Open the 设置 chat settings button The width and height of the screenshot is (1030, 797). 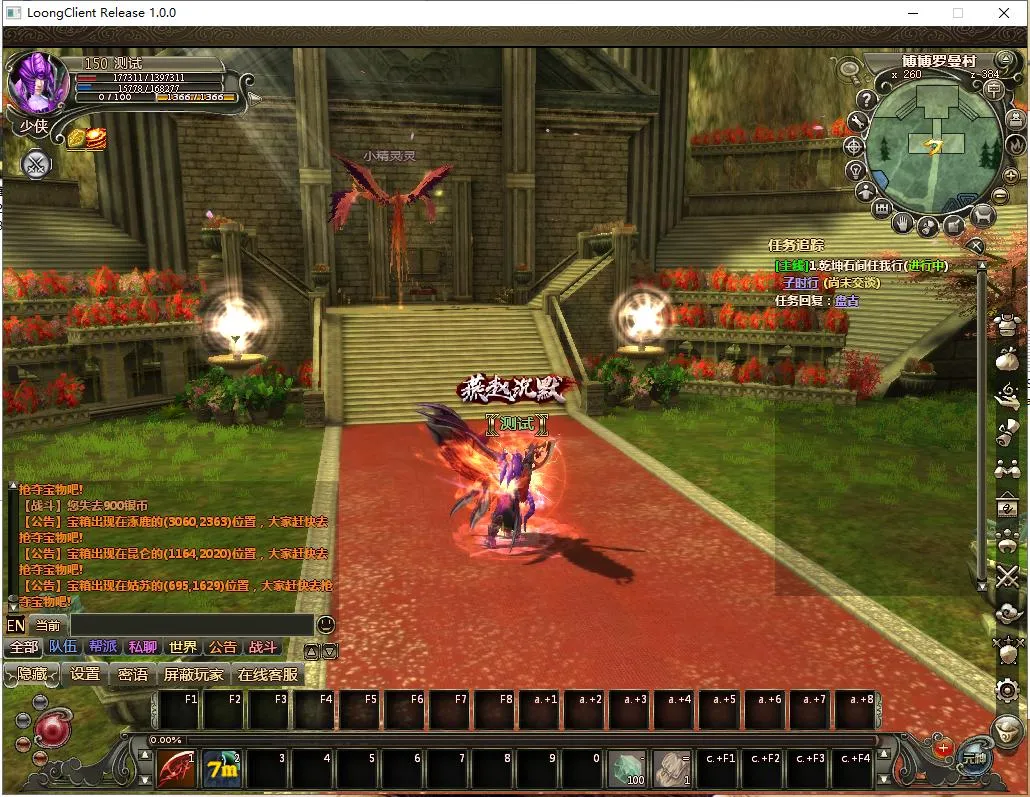click(85, 675)
